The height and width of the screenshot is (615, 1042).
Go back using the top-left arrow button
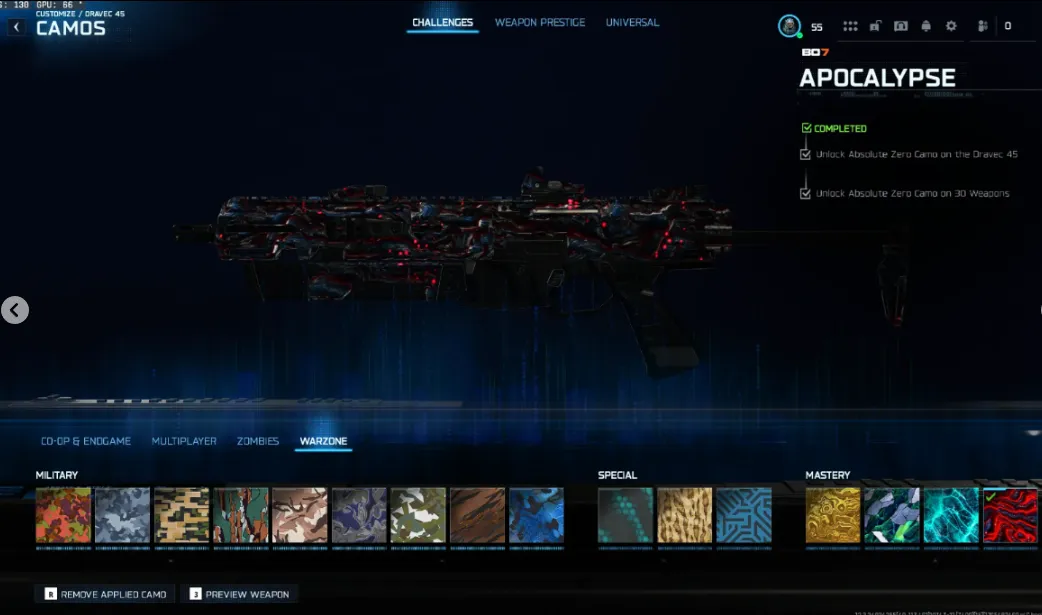click(x=16, y=27)
